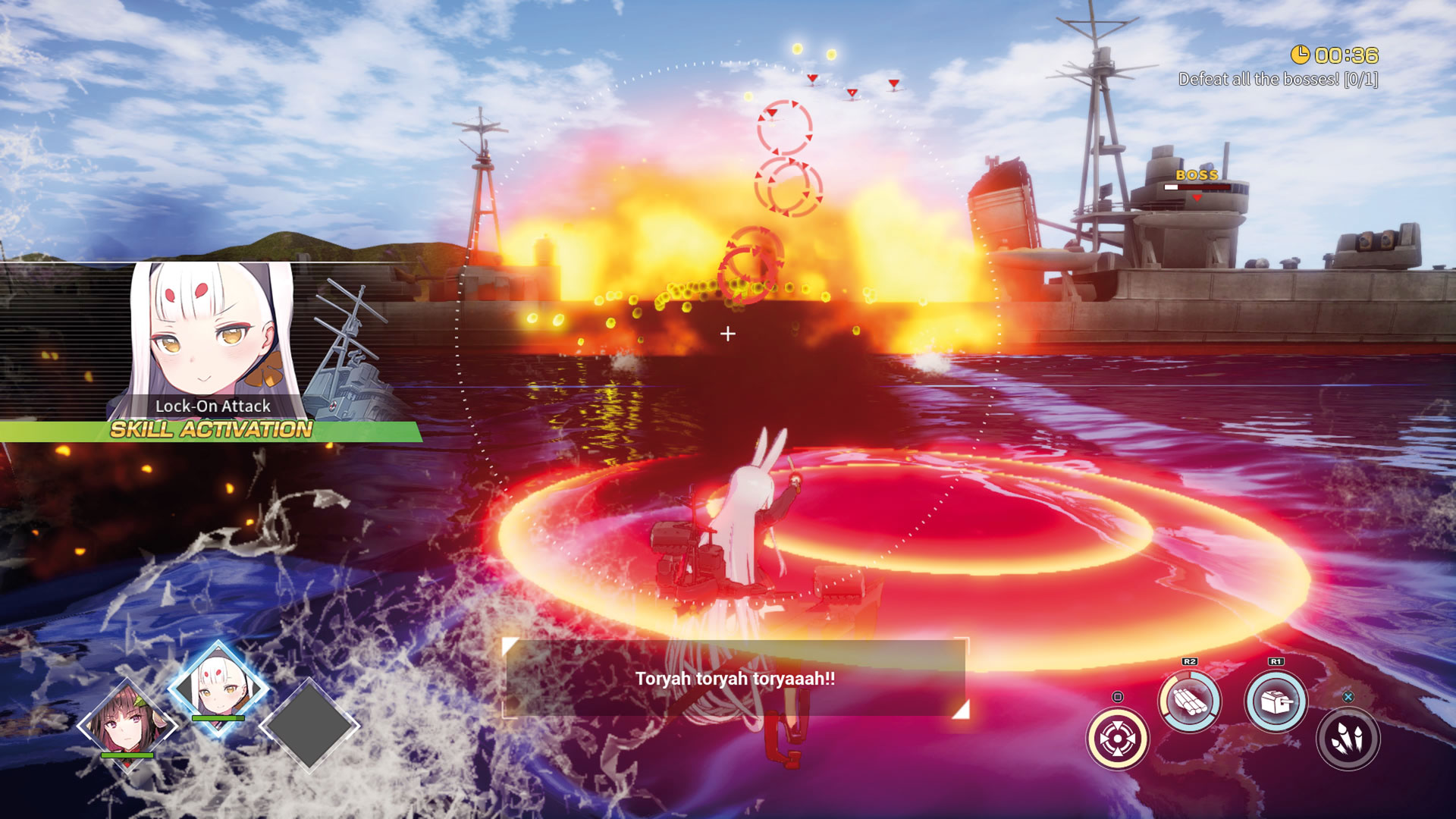Select the circular barrage skill icon
This screenshot has width=1456, height=819.
1119,739
